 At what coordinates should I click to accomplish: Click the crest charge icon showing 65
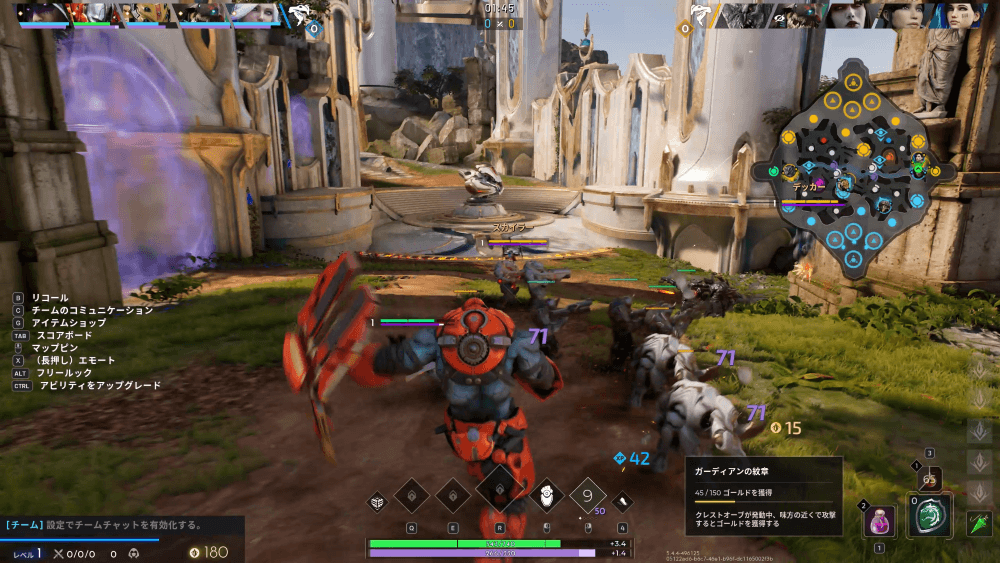tap(929, 479)
